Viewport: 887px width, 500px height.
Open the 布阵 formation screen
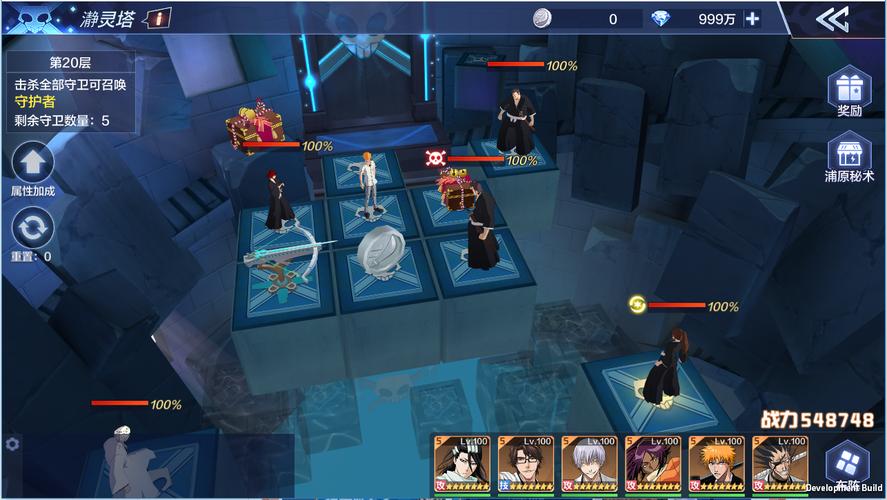[847, 465]
